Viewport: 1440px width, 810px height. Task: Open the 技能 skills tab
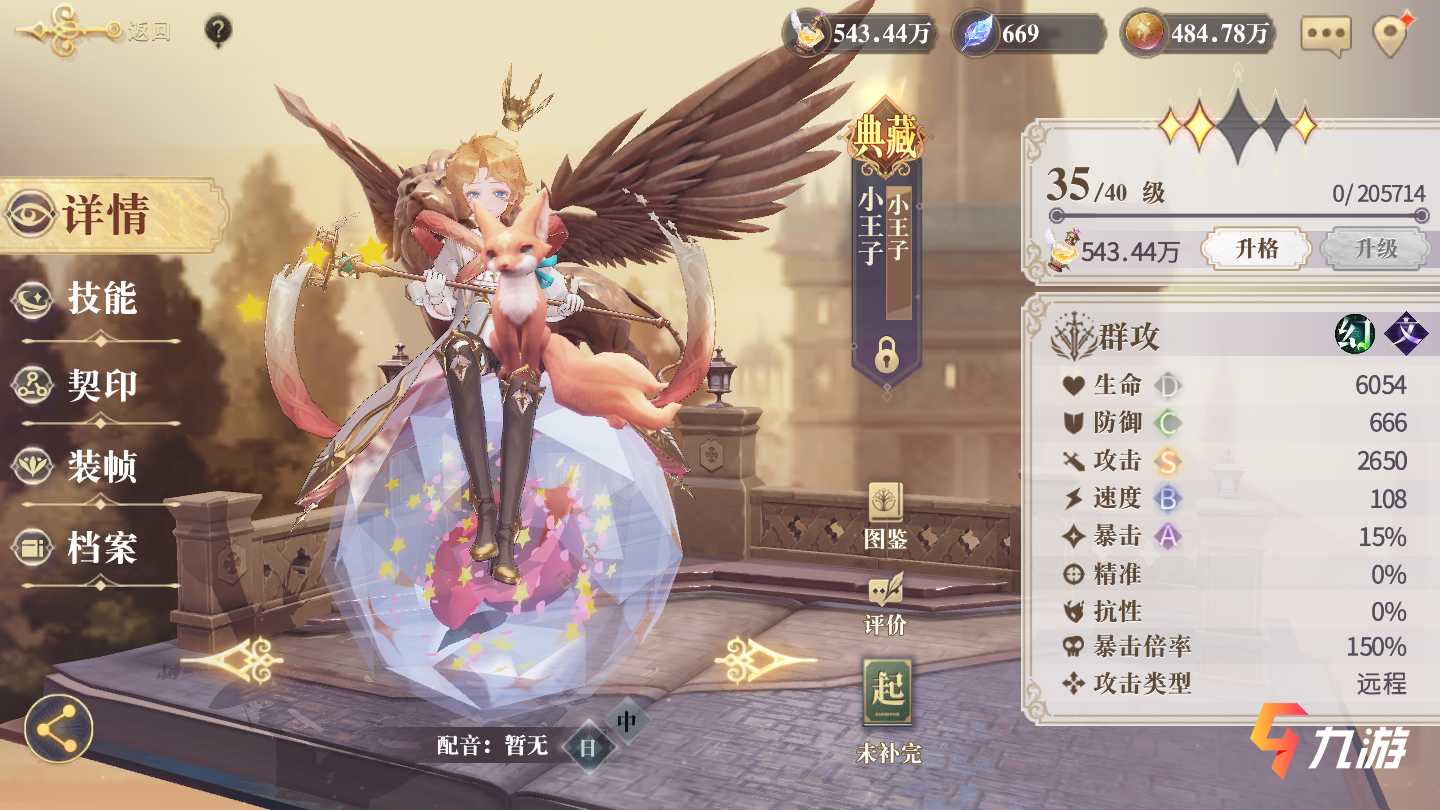tap(101, 298)
